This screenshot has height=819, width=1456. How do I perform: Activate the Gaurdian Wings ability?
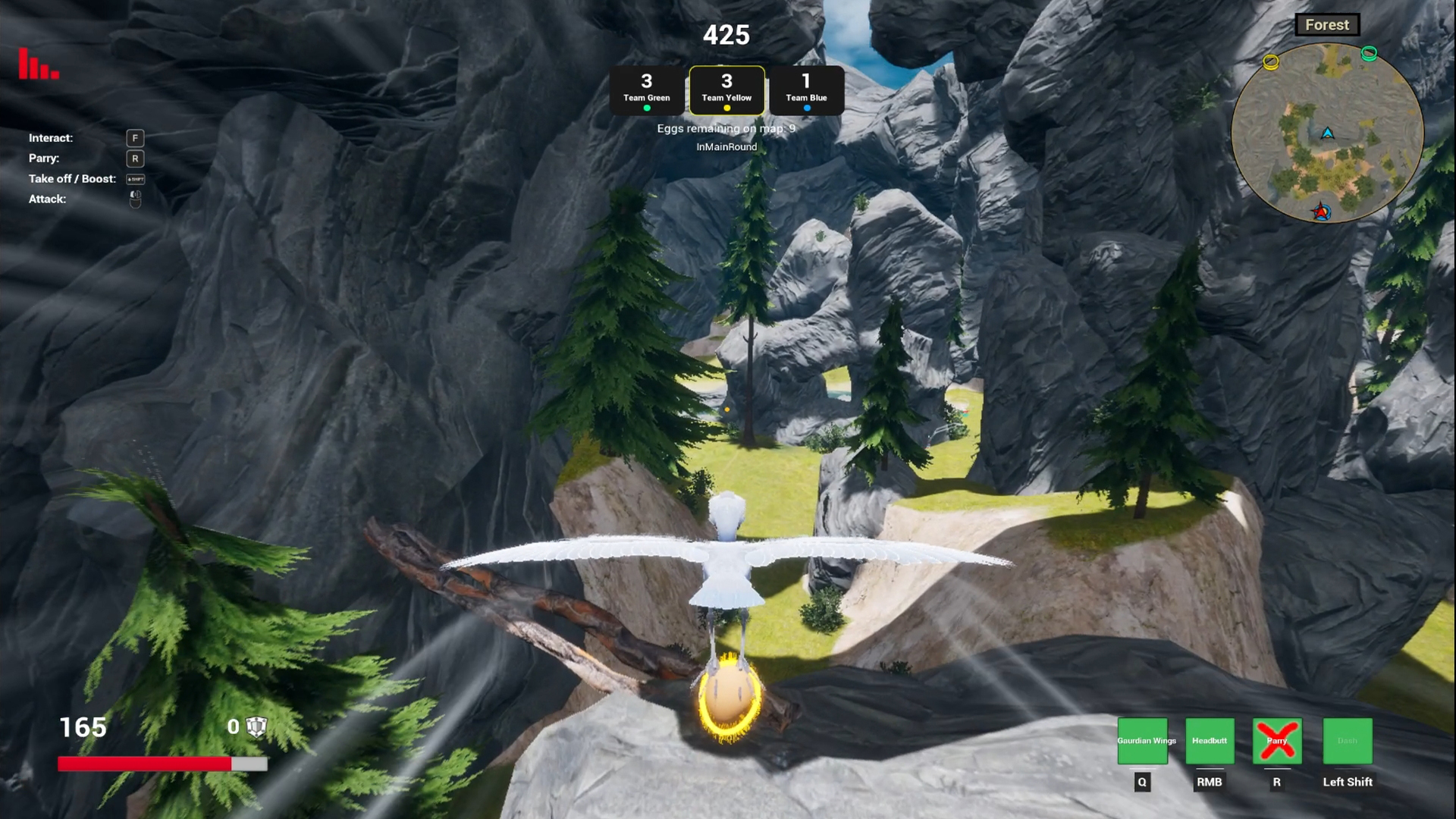[1143, 741]
